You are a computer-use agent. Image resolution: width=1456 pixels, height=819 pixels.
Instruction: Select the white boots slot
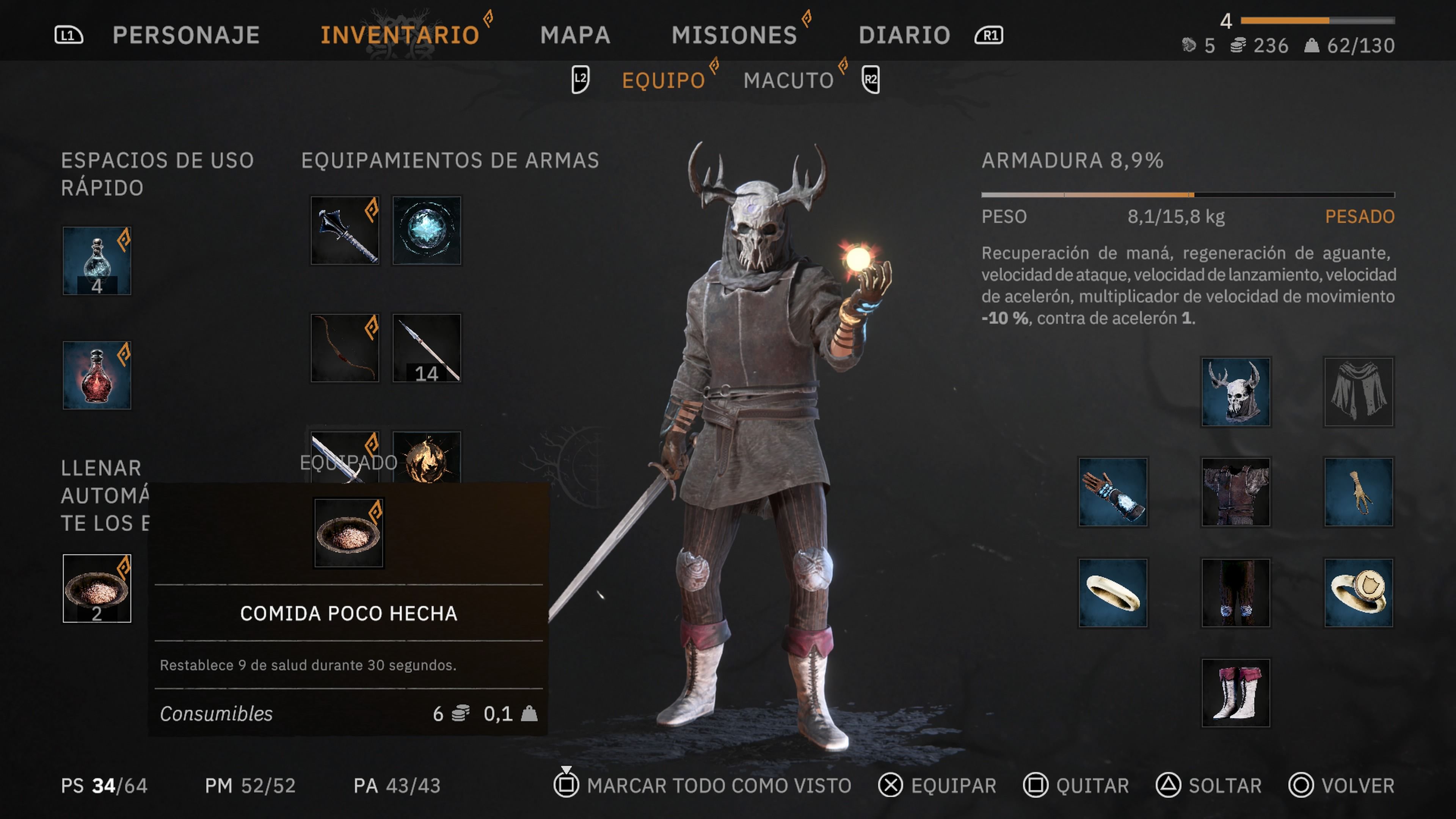click(1236, 693)
